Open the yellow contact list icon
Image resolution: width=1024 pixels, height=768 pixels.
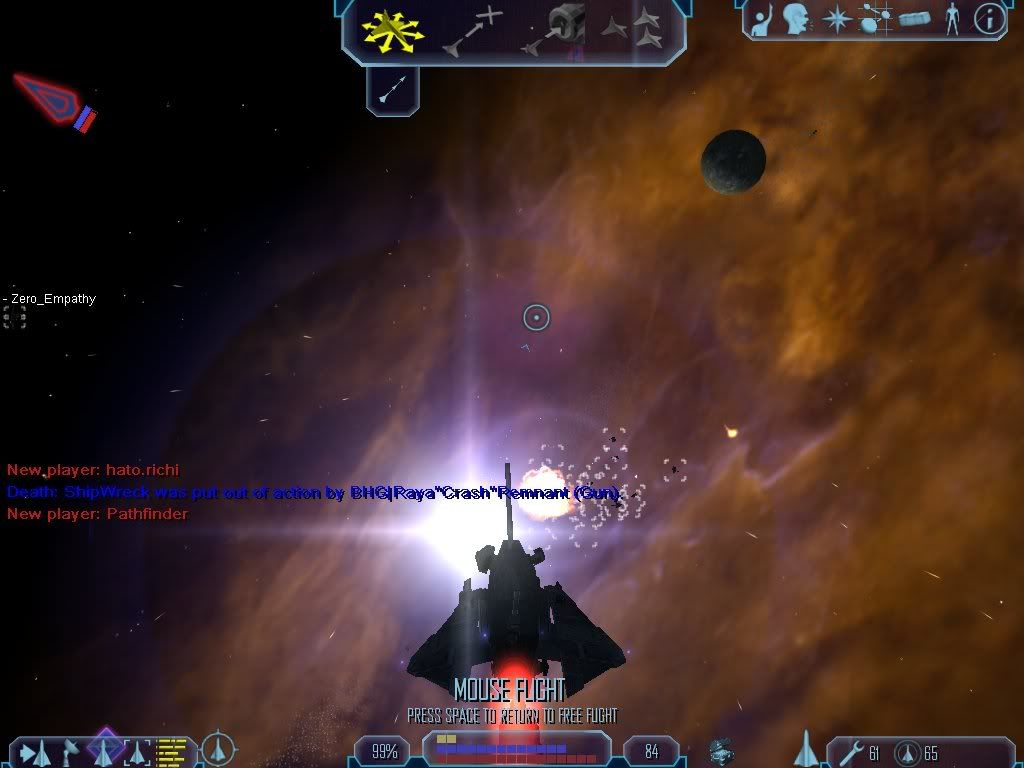coord(172,751)
